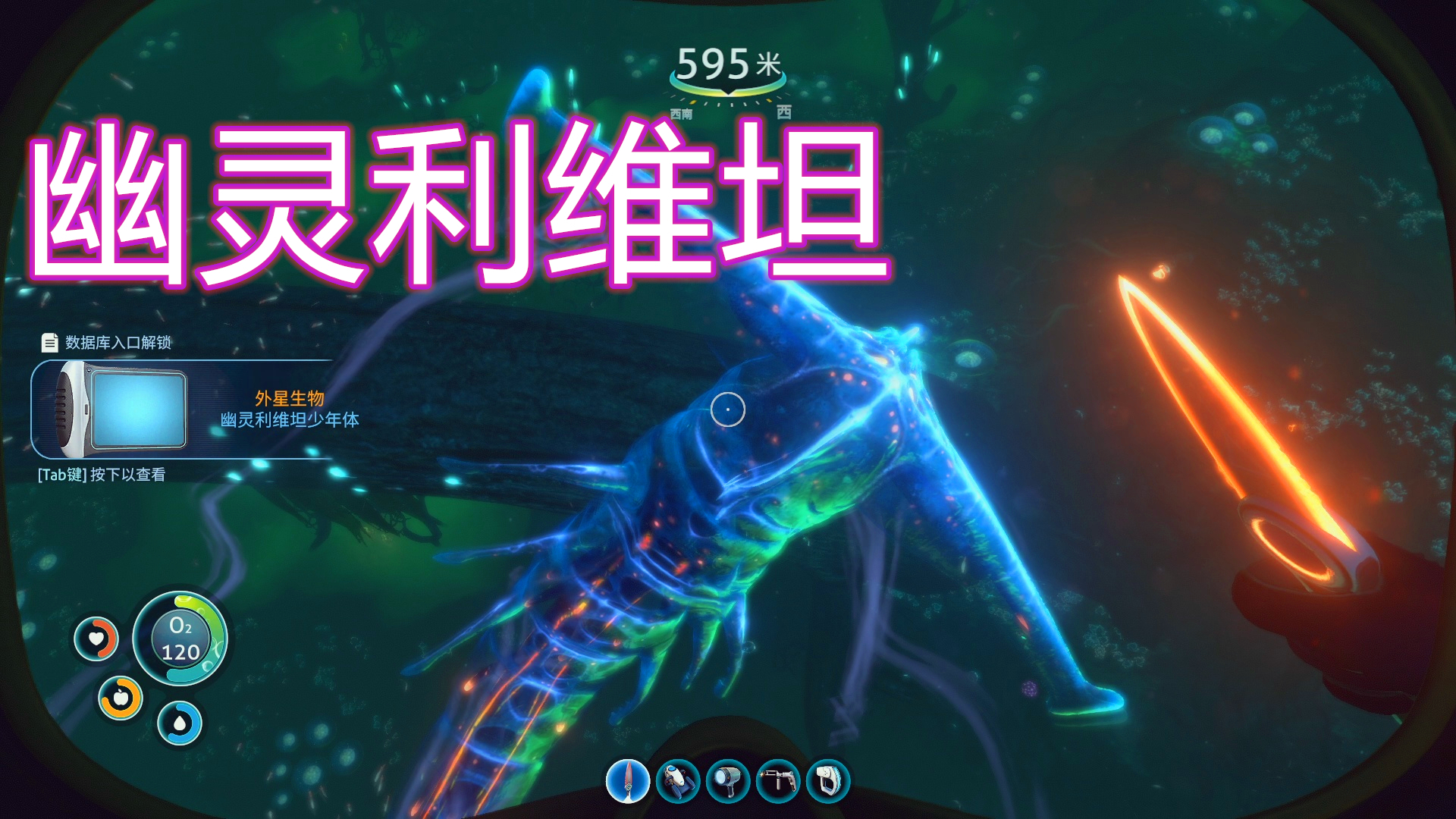Switch to the repair tool slot
The height and width of the screenshot is (819, 1456).
(x=778, y=781)
